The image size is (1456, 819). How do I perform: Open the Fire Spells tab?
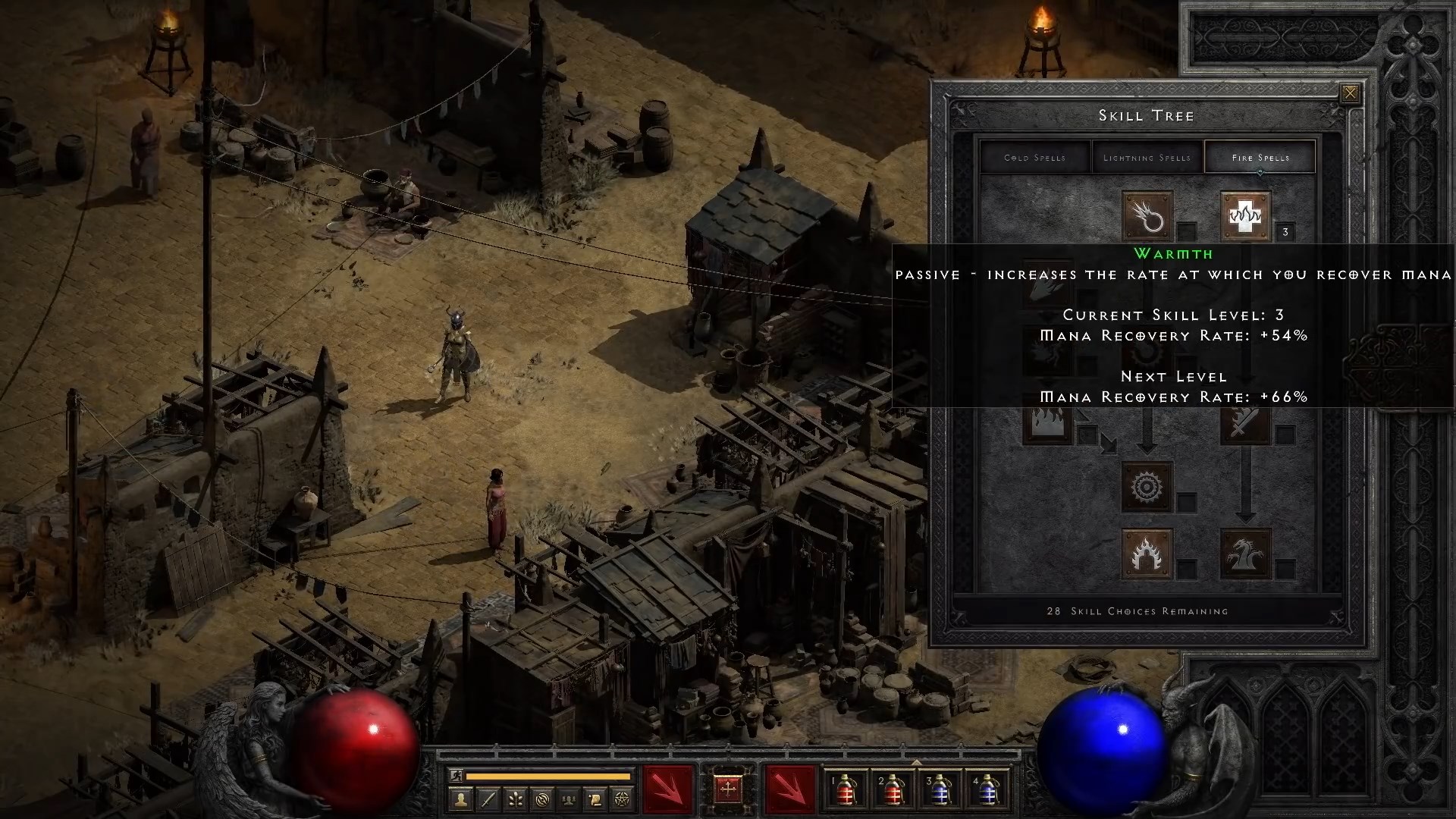click(1260, 157)
